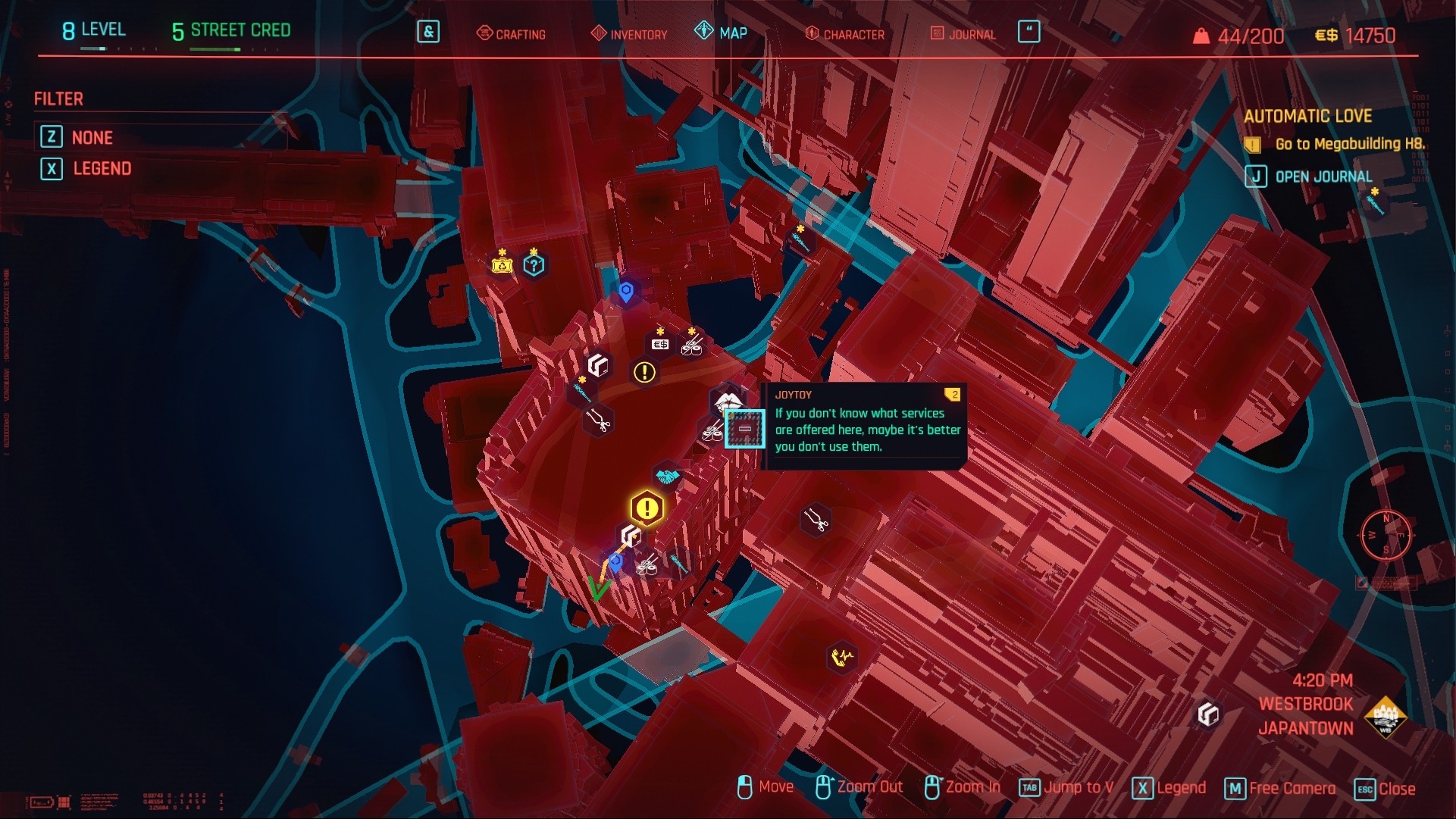Viewport: 1456px width, 819px height.
Task: Select the highlighted main quest exclamation marker
Action: coord(647,508)
